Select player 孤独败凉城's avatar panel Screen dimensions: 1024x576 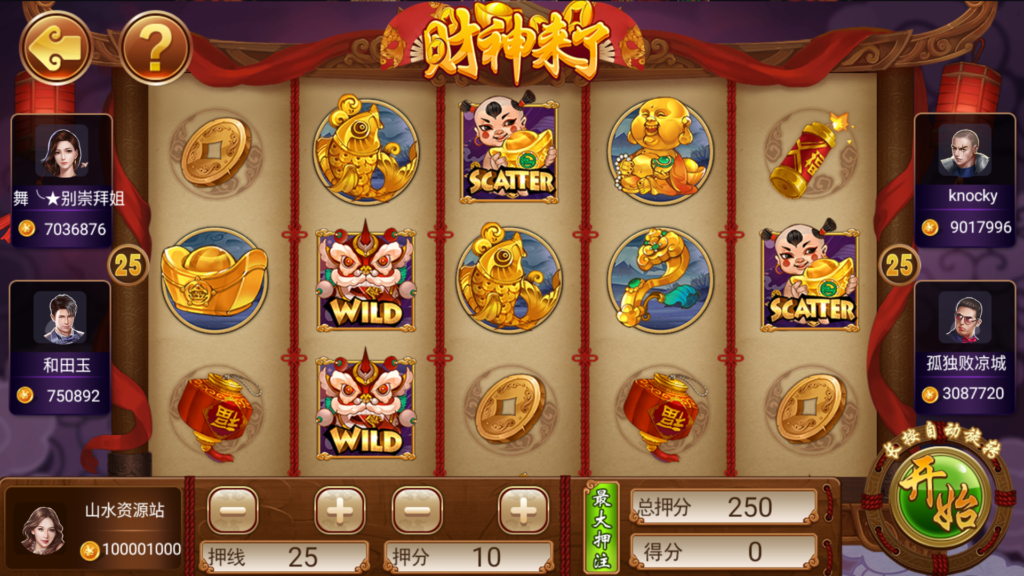point(964,347)
